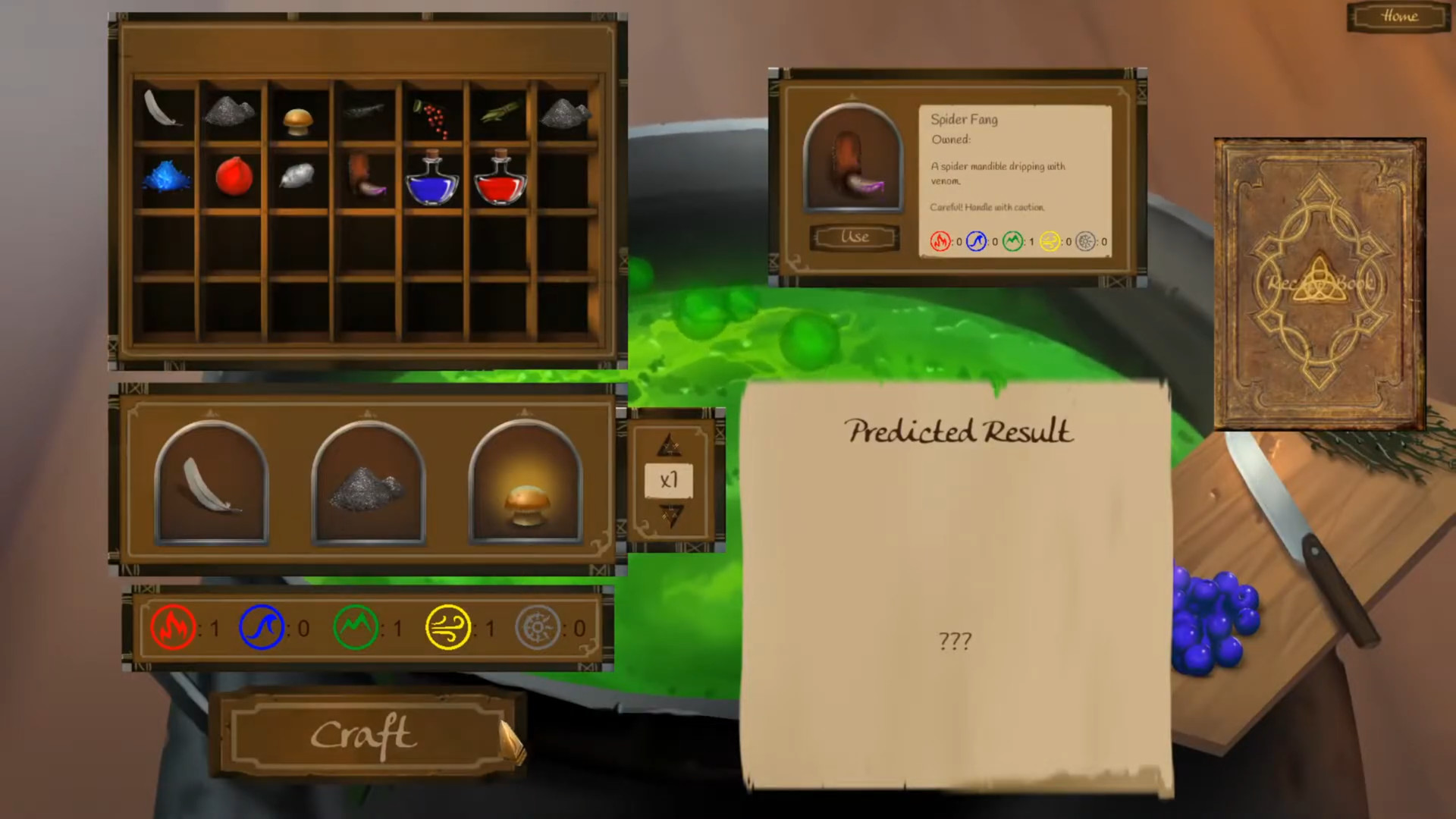The image size is (1456, 819).
Task: Pick the red onion ingredient from the shelf
Action: [234, 177]
